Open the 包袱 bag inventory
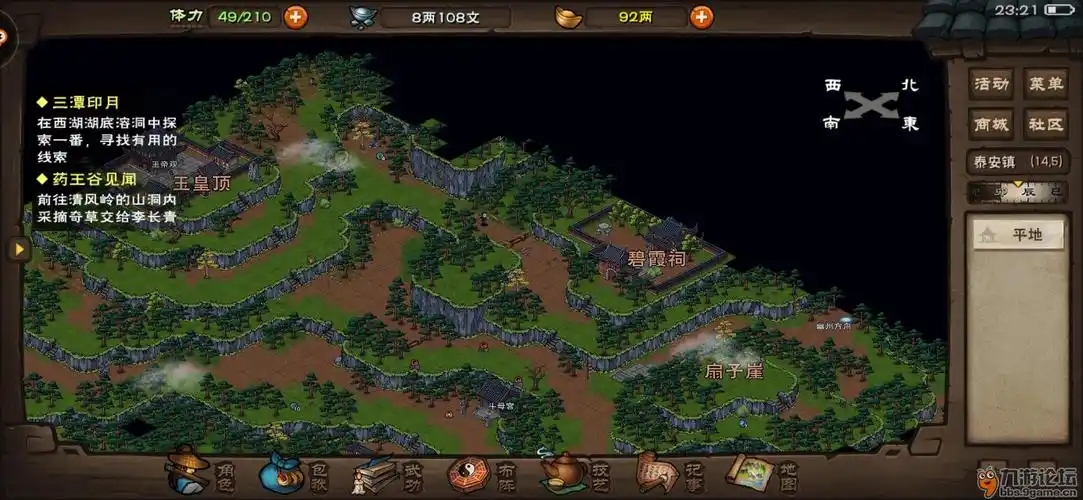Screen dimensions: 1083x500 pos(284,471)
